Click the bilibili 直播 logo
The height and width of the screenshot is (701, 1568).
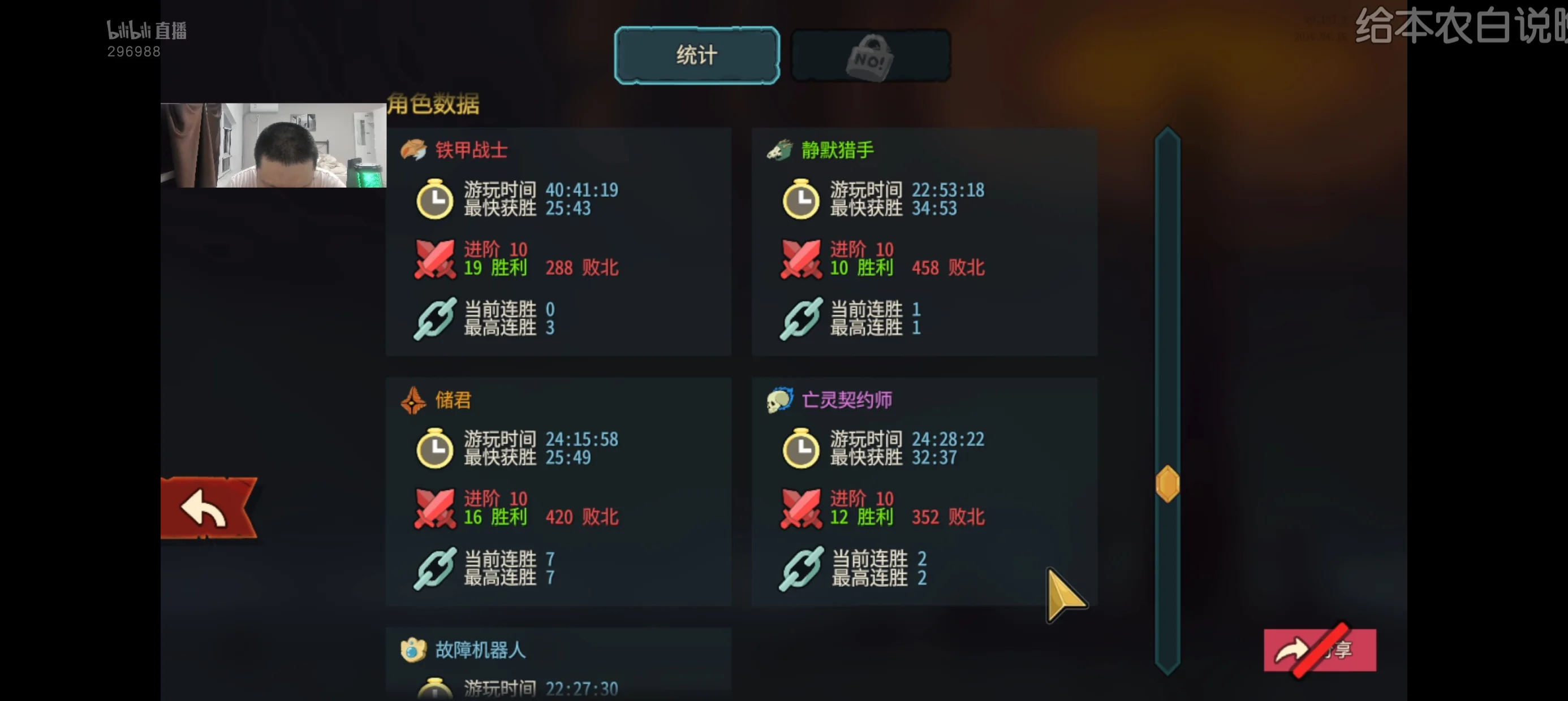(x=147, y=31)
